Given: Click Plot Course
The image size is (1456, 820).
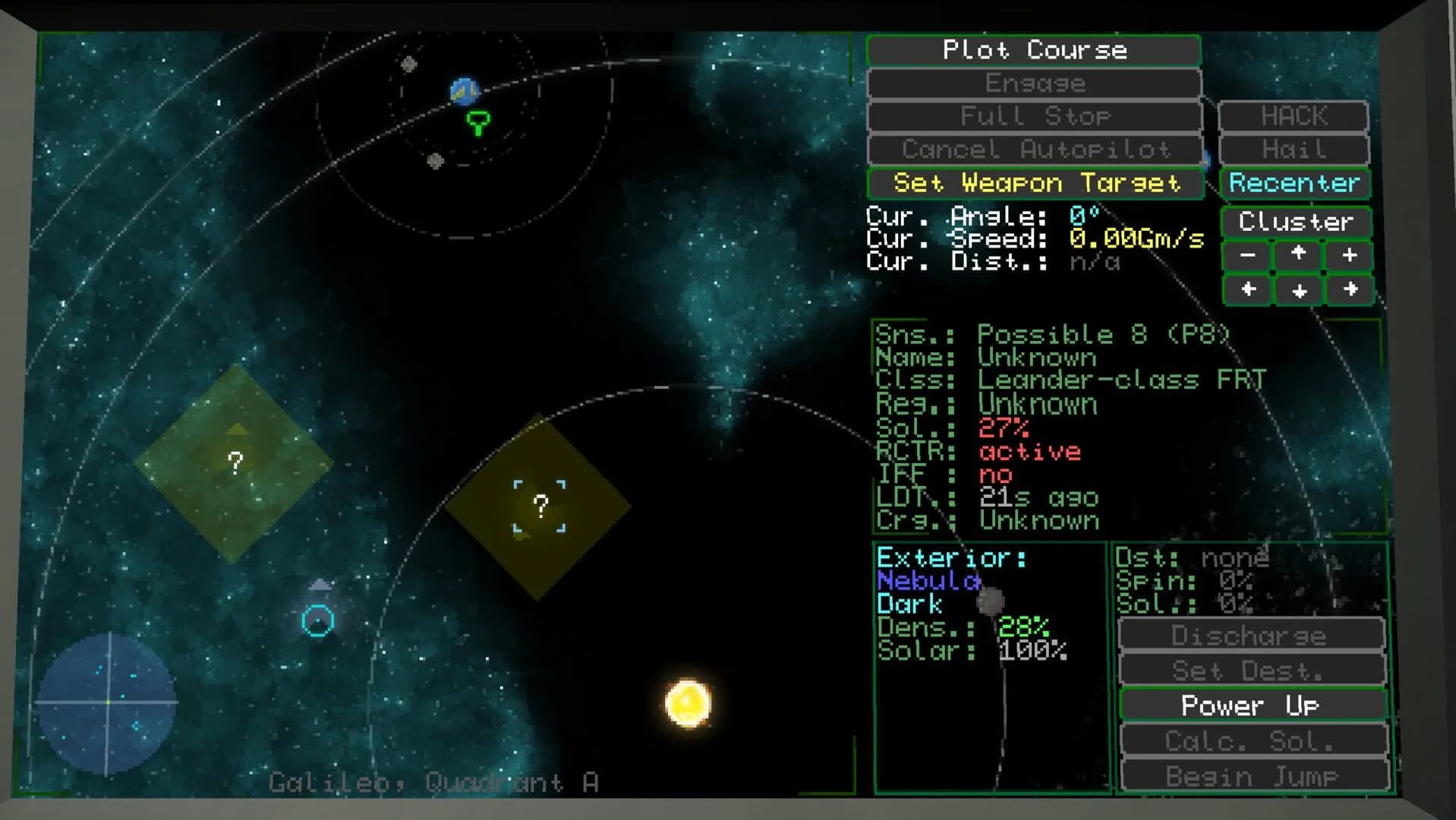Looking at the screenshot, I should click(x=1034, y=50).
